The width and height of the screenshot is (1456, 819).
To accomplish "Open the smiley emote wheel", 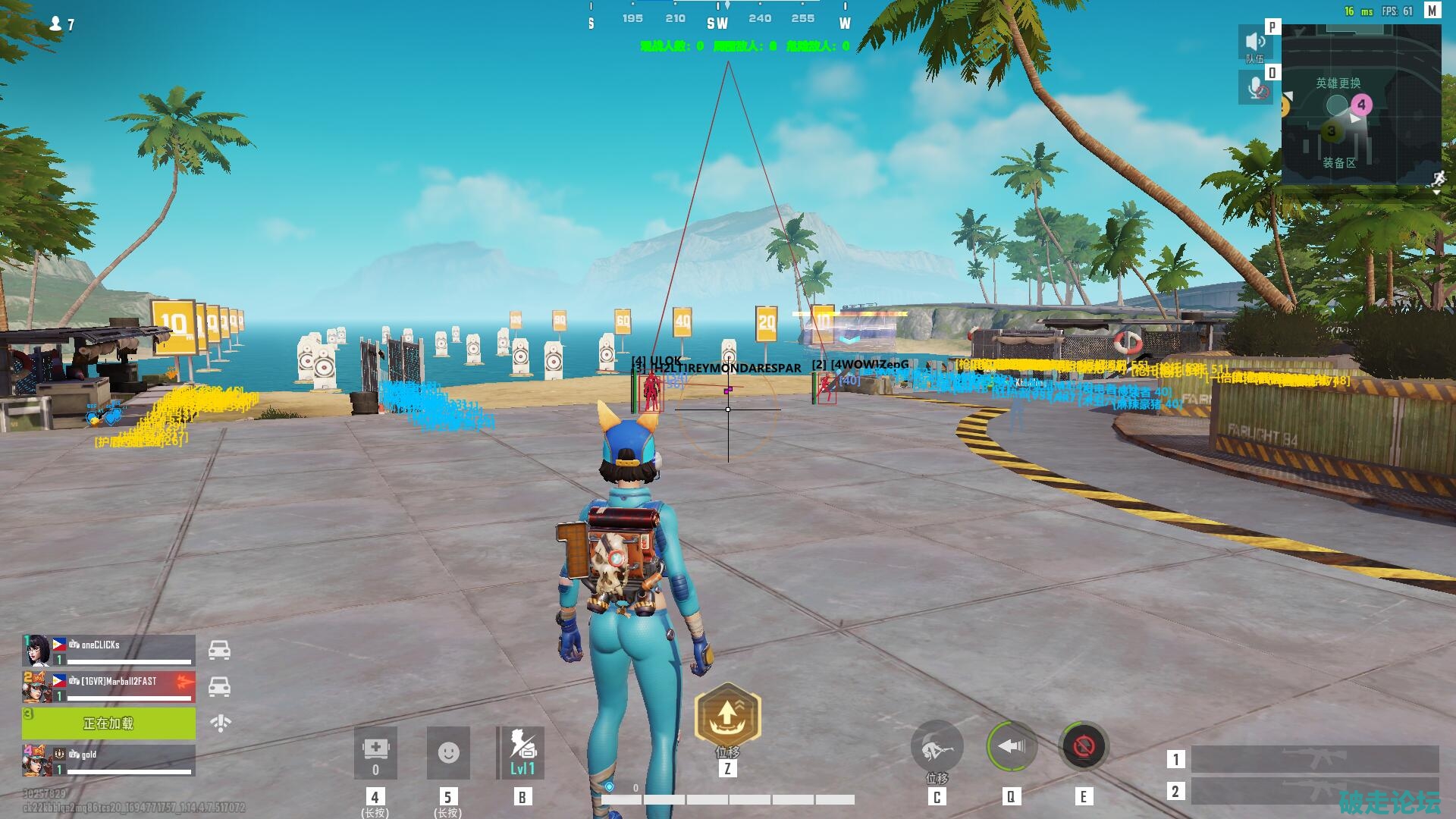I will (x=448, y=752).
